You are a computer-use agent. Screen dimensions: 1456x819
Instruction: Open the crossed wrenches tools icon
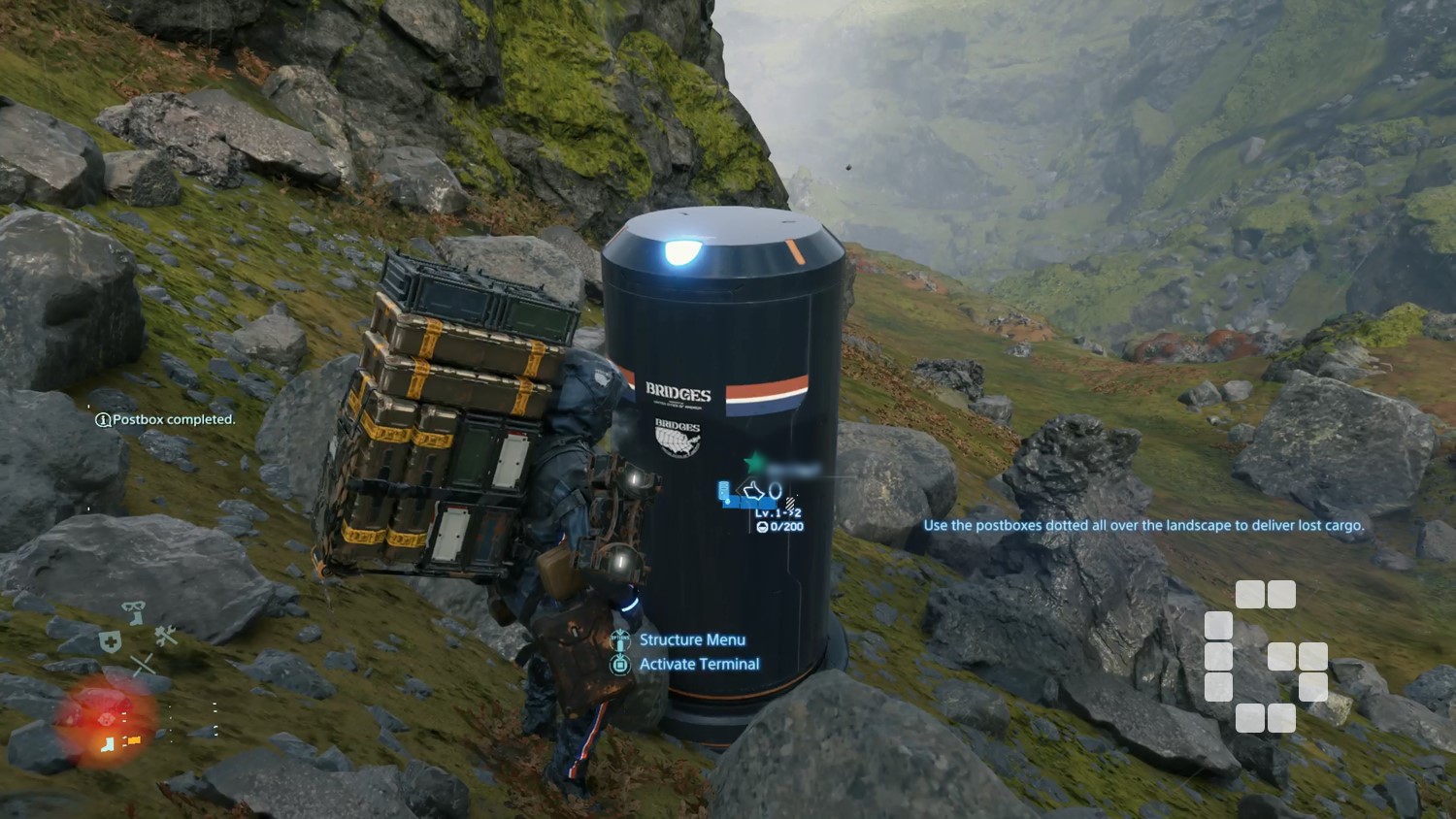[166, 636]
